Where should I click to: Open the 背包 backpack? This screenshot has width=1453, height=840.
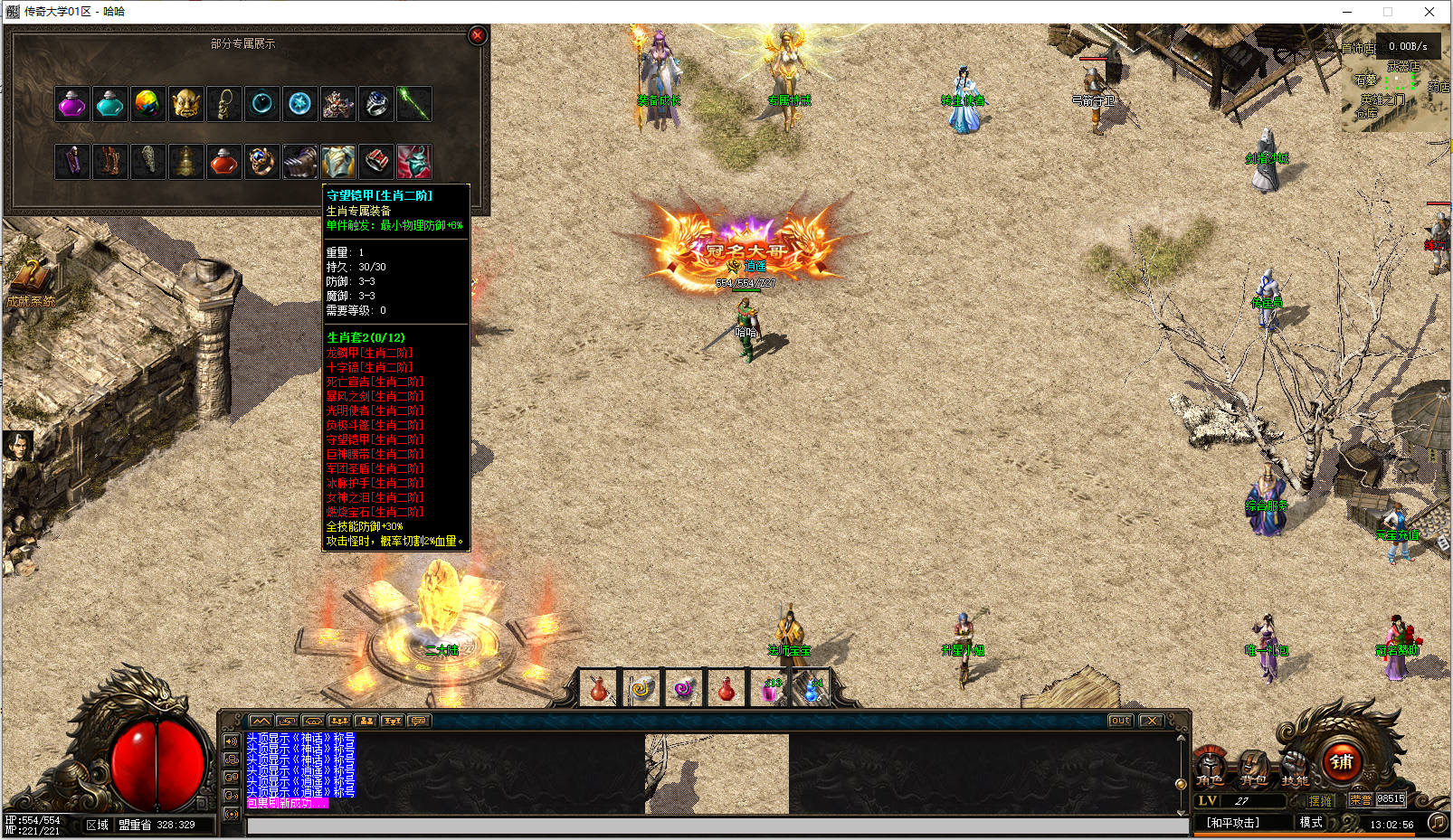(x=1253, y=768)
